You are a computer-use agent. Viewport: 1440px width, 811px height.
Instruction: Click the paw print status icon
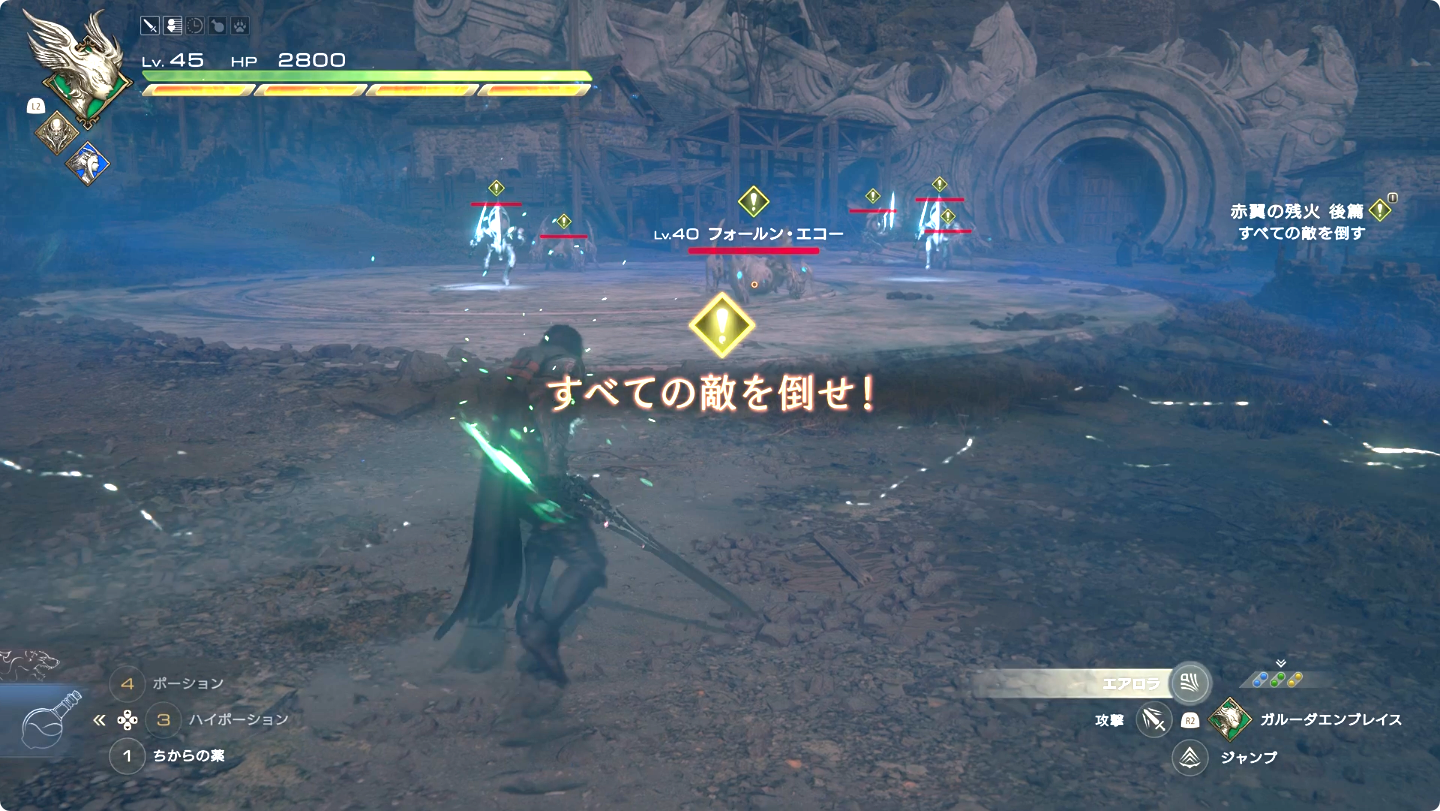(x=241, y=27)
